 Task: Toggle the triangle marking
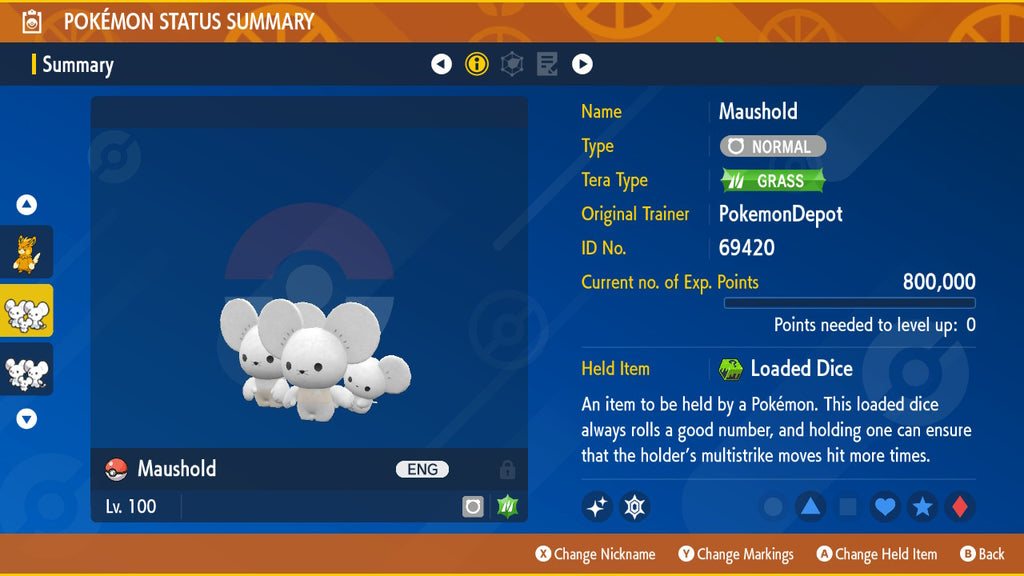[x=810, y=507]
